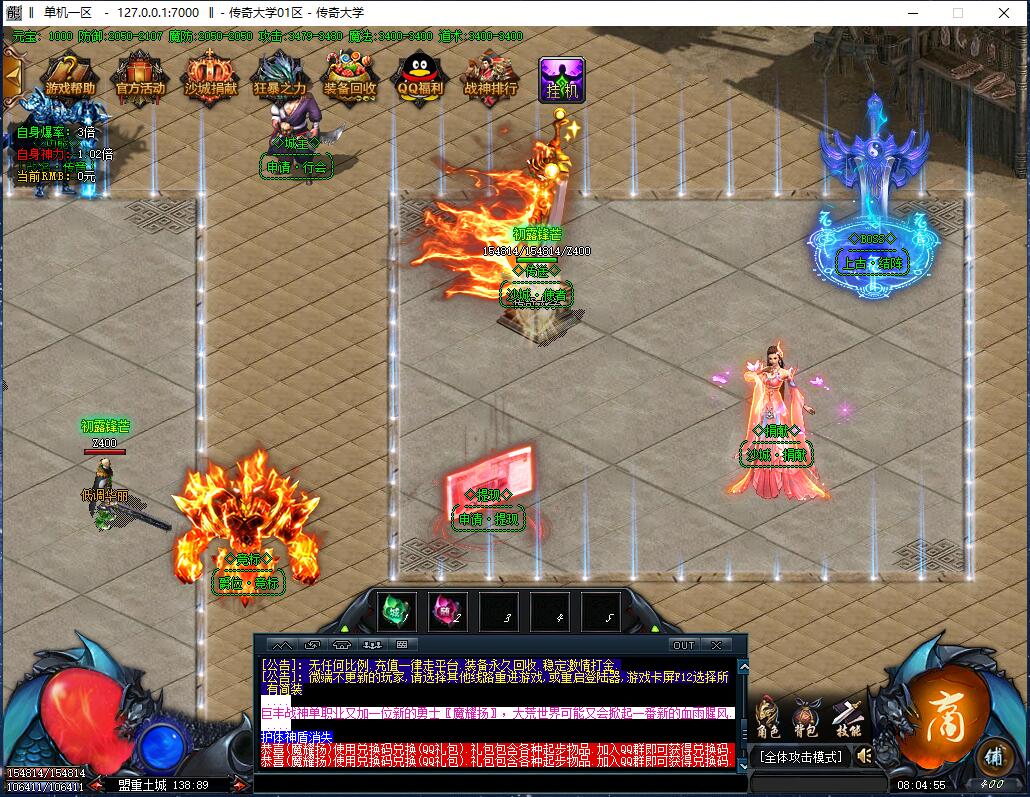Open the 背包 bag inventory
1030x797 pixels.
coord(806,716)
